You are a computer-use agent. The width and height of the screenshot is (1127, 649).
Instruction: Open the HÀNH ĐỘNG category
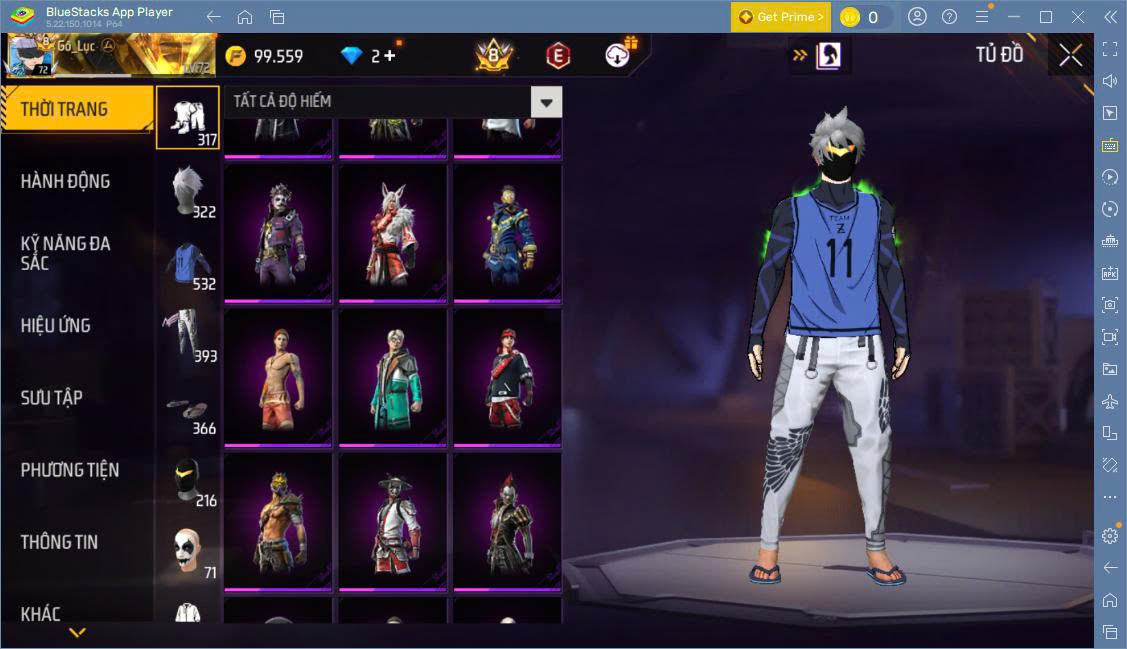pos(65,181)
